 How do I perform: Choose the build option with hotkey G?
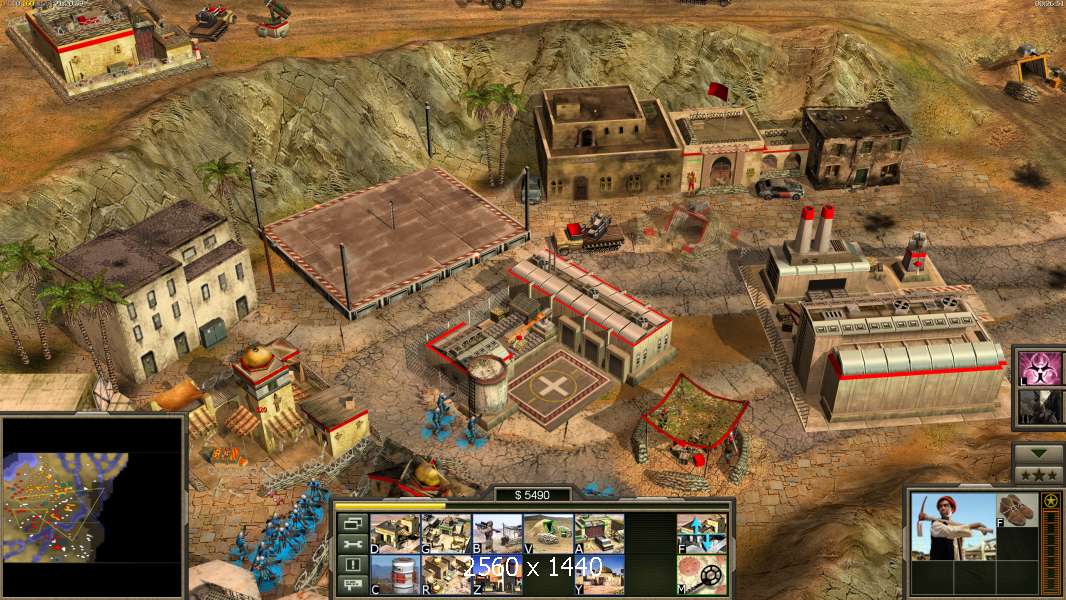coord(446,533)
